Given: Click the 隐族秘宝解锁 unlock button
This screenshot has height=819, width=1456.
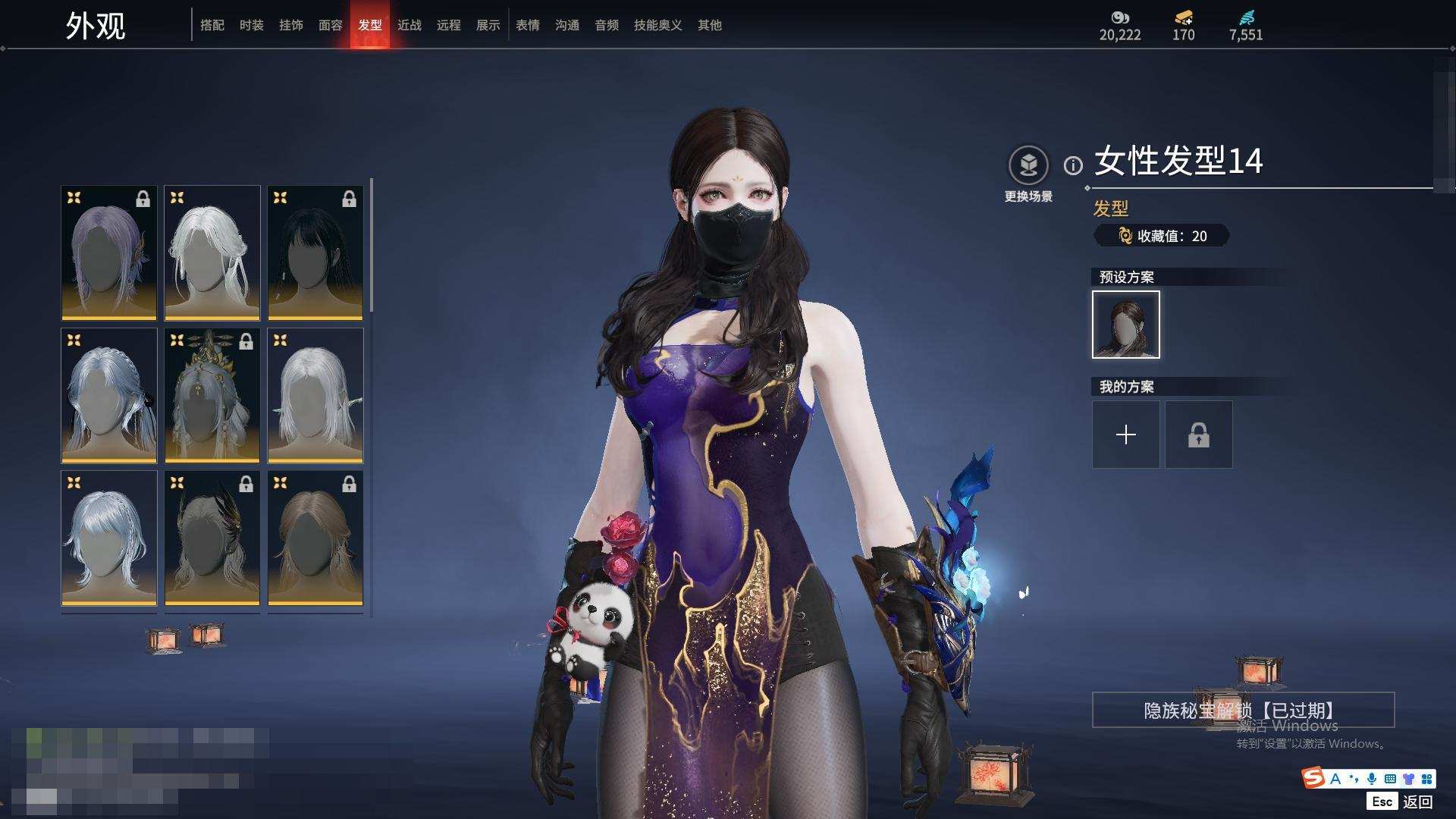Looking at the screenshot, I should tap(1243, 710).
